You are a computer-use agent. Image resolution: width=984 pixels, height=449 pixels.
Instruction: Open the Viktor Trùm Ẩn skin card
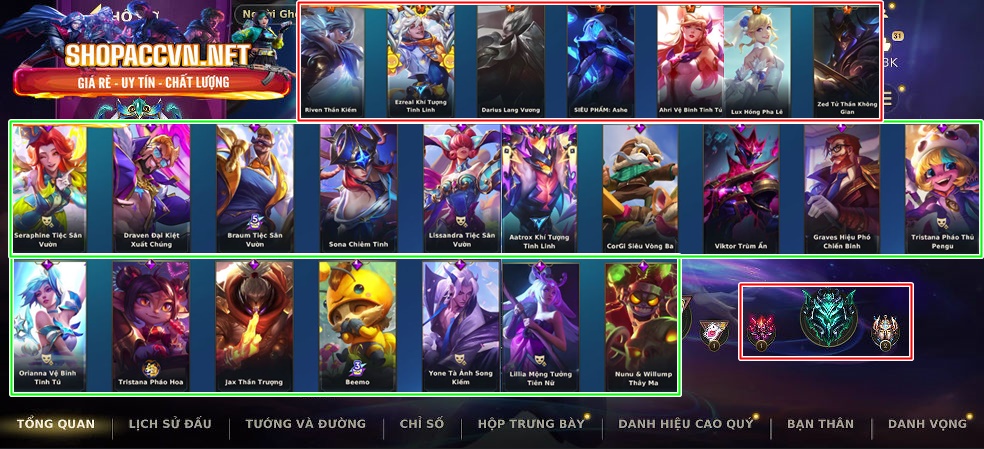pyautogui.click(x=740, y=188)
